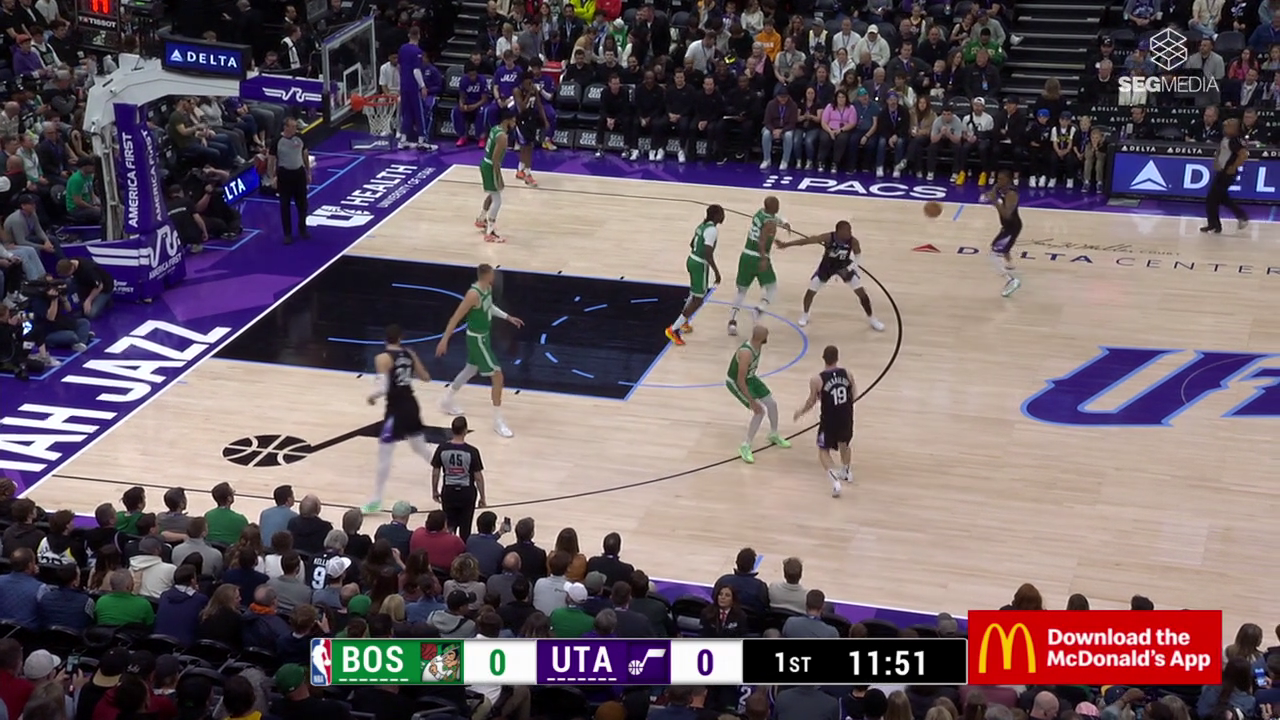Click the NBA logo on the scorebug

click(321, 662)
